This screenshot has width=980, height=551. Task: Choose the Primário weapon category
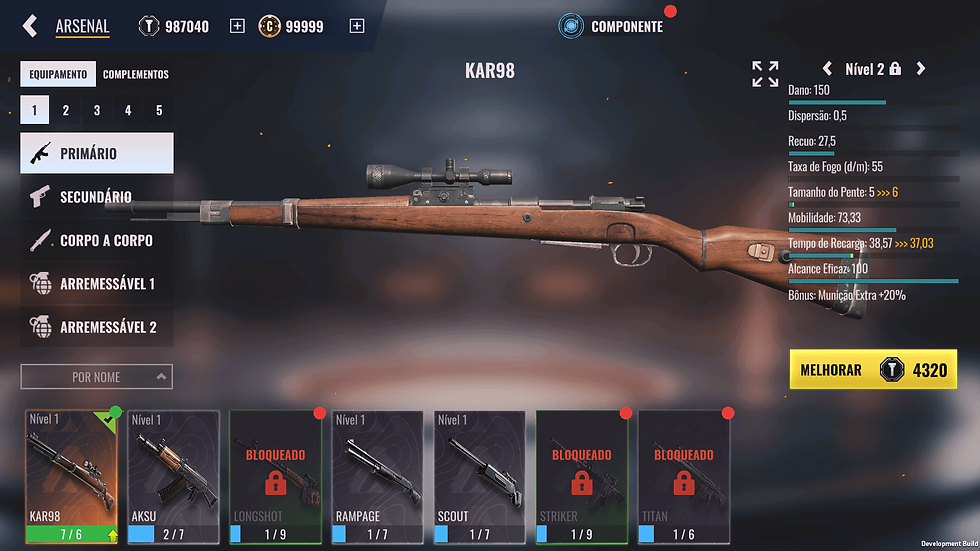click(97, 154)
